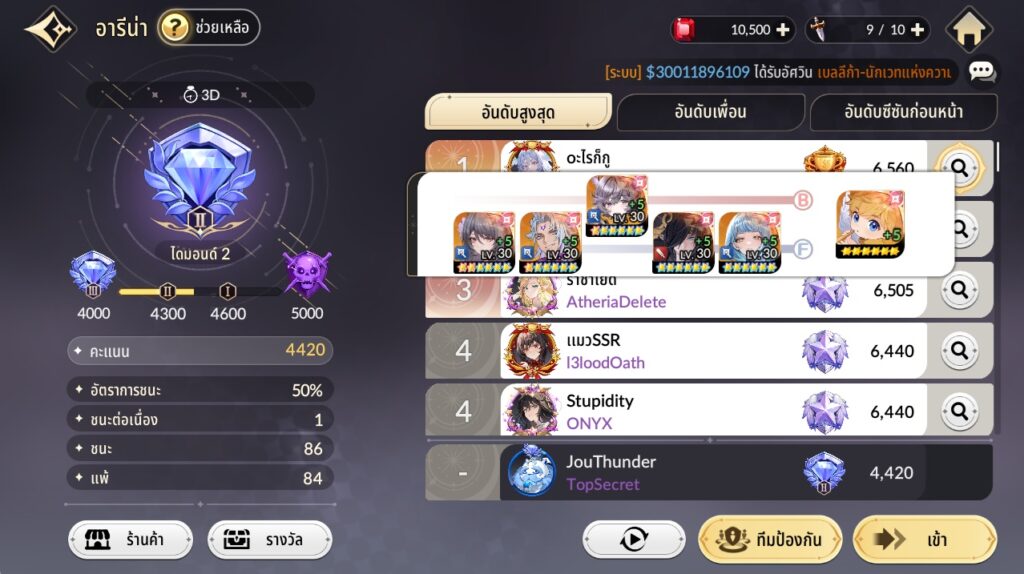Inspect AtheriaDelete player's details
Viewport: 1024px width, 574px height.
click(x=960, y=290)
